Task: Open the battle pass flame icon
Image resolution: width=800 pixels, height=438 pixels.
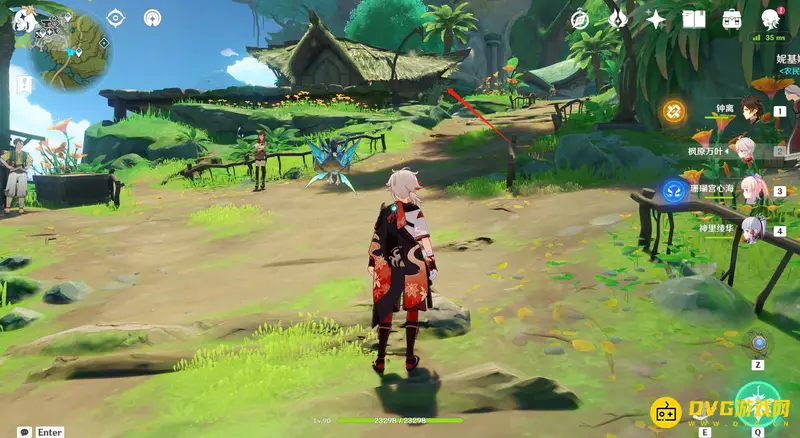Action: click(x=618, y=19)
